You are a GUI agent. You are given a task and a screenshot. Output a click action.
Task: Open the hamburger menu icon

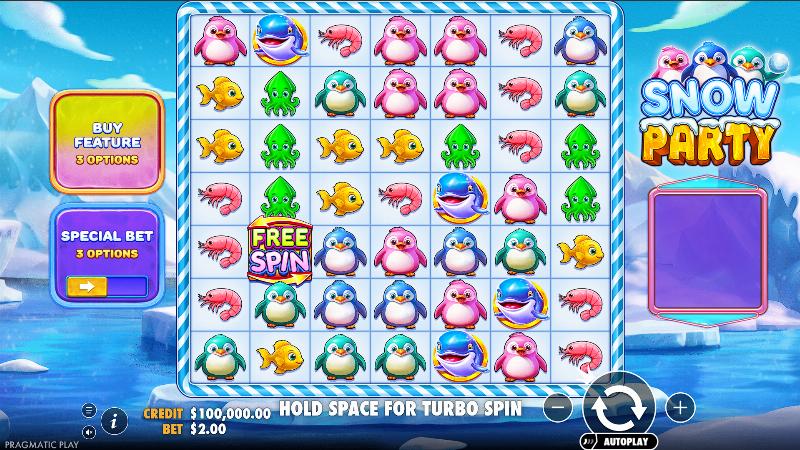[x=88, y=410]
